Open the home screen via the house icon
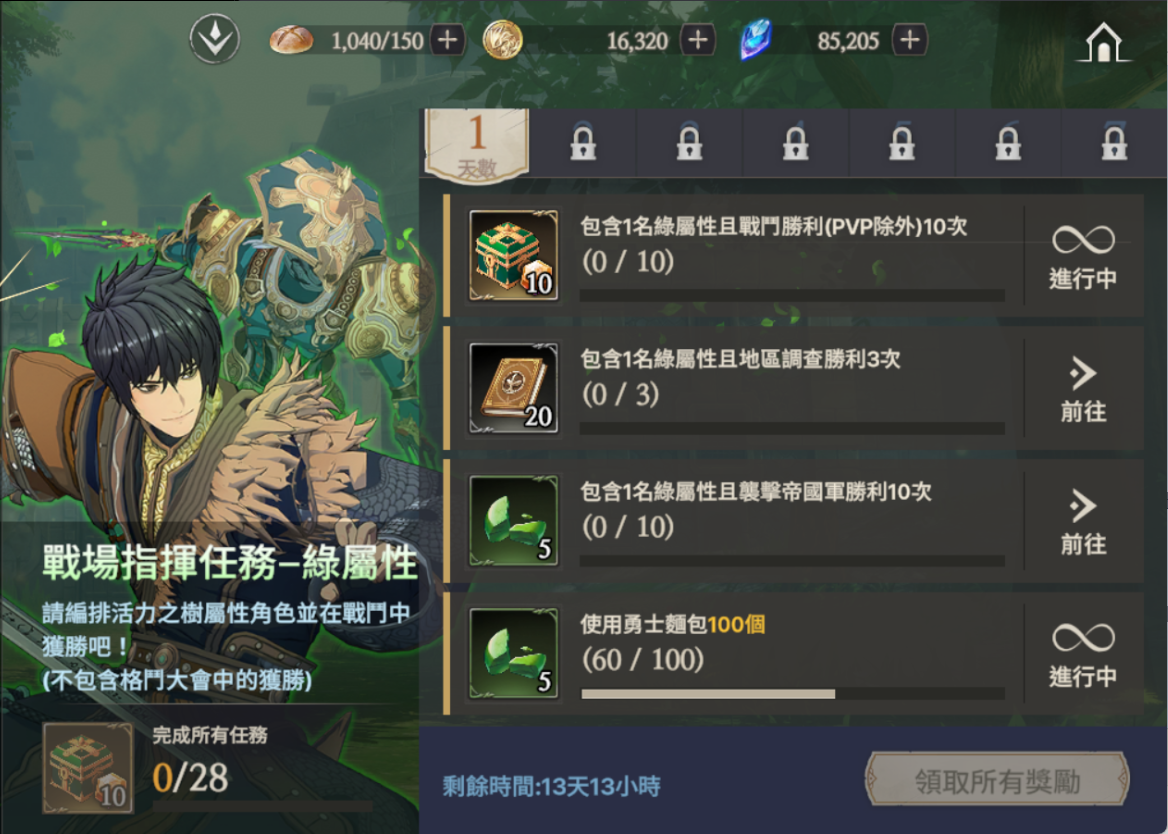1168x834 pixels. click(1102, 42)
